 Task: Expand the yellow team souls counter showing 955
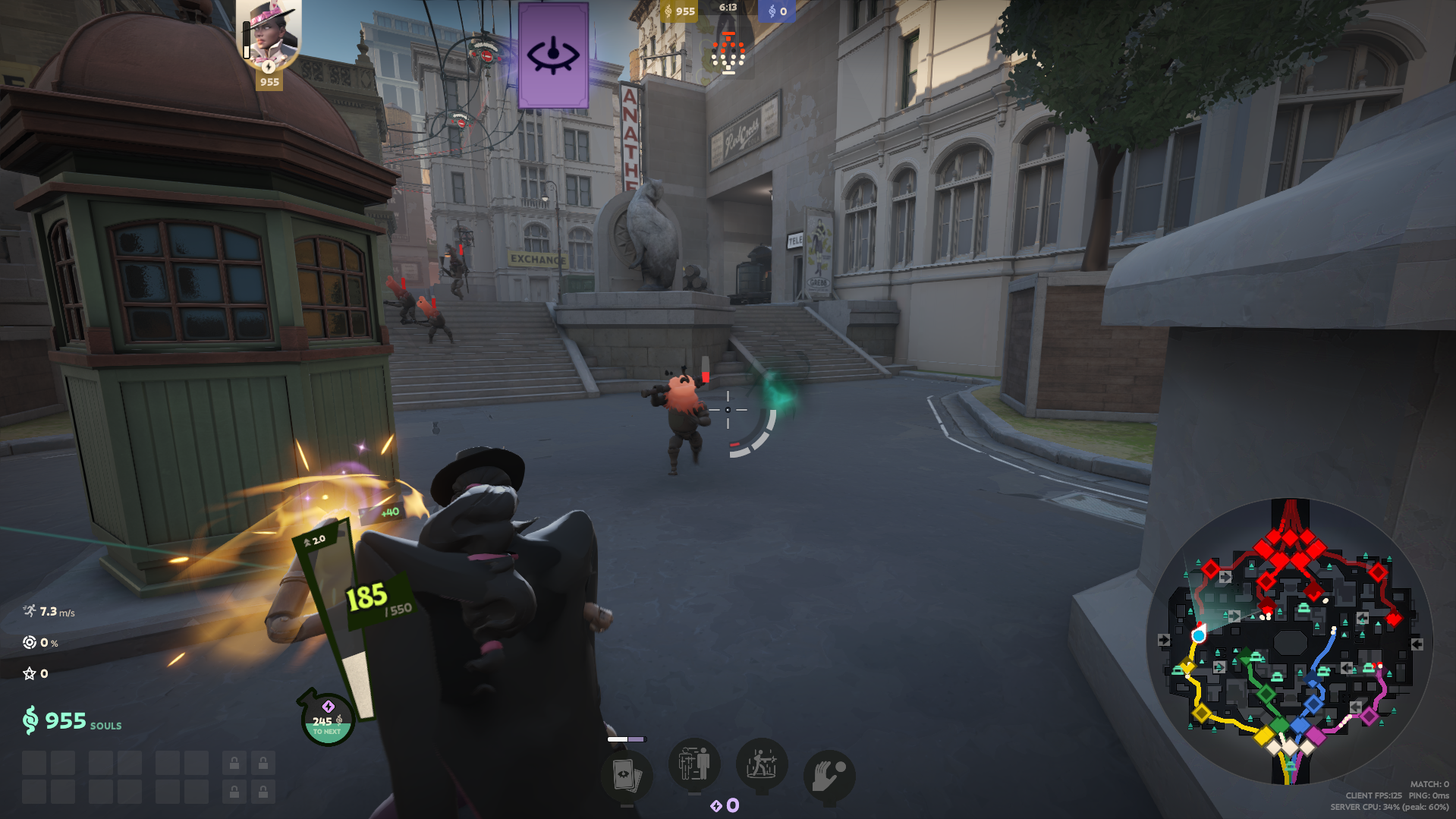tap(681, 11)
